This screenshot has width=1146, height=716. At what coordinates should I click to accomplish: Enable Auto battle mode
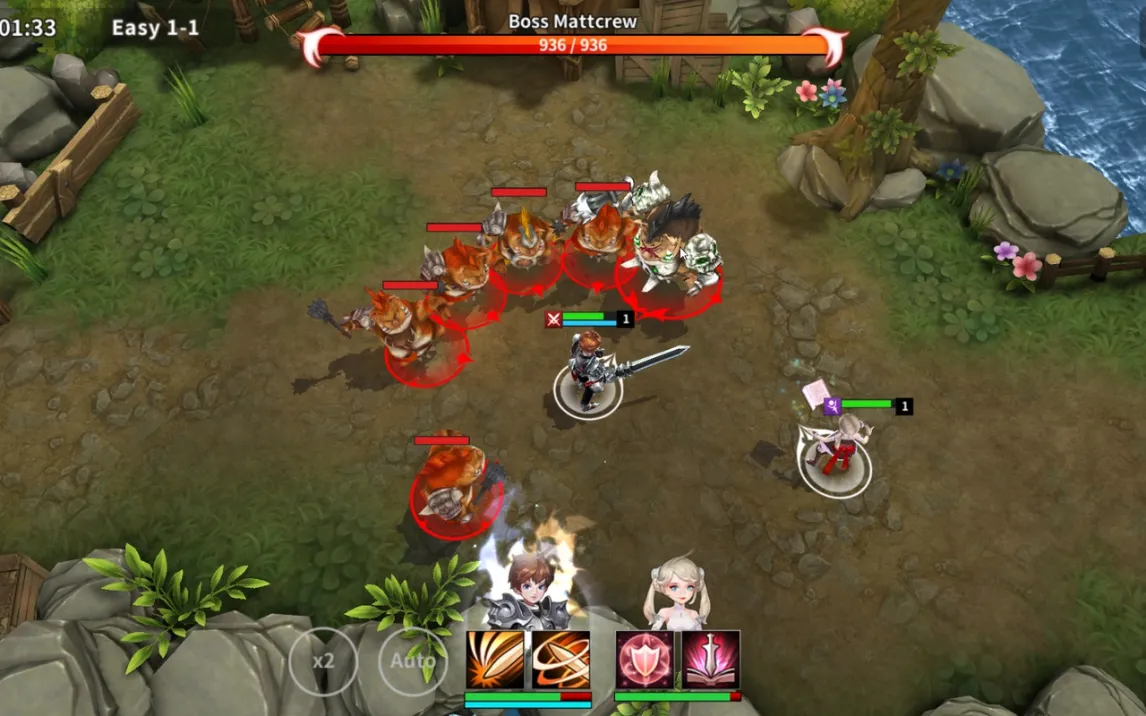pos(412,661)
